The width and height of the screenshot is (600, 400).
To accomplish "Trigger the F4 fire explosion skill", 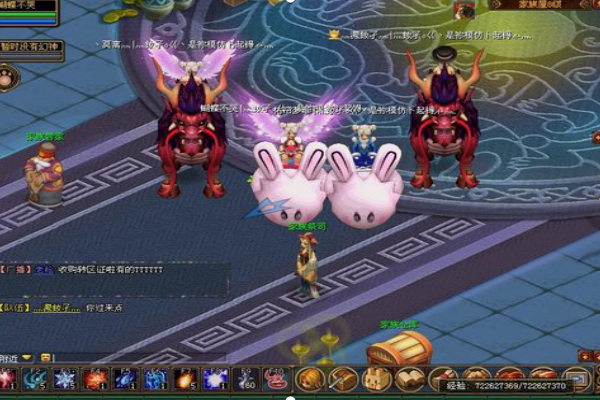I will [96, 379].
